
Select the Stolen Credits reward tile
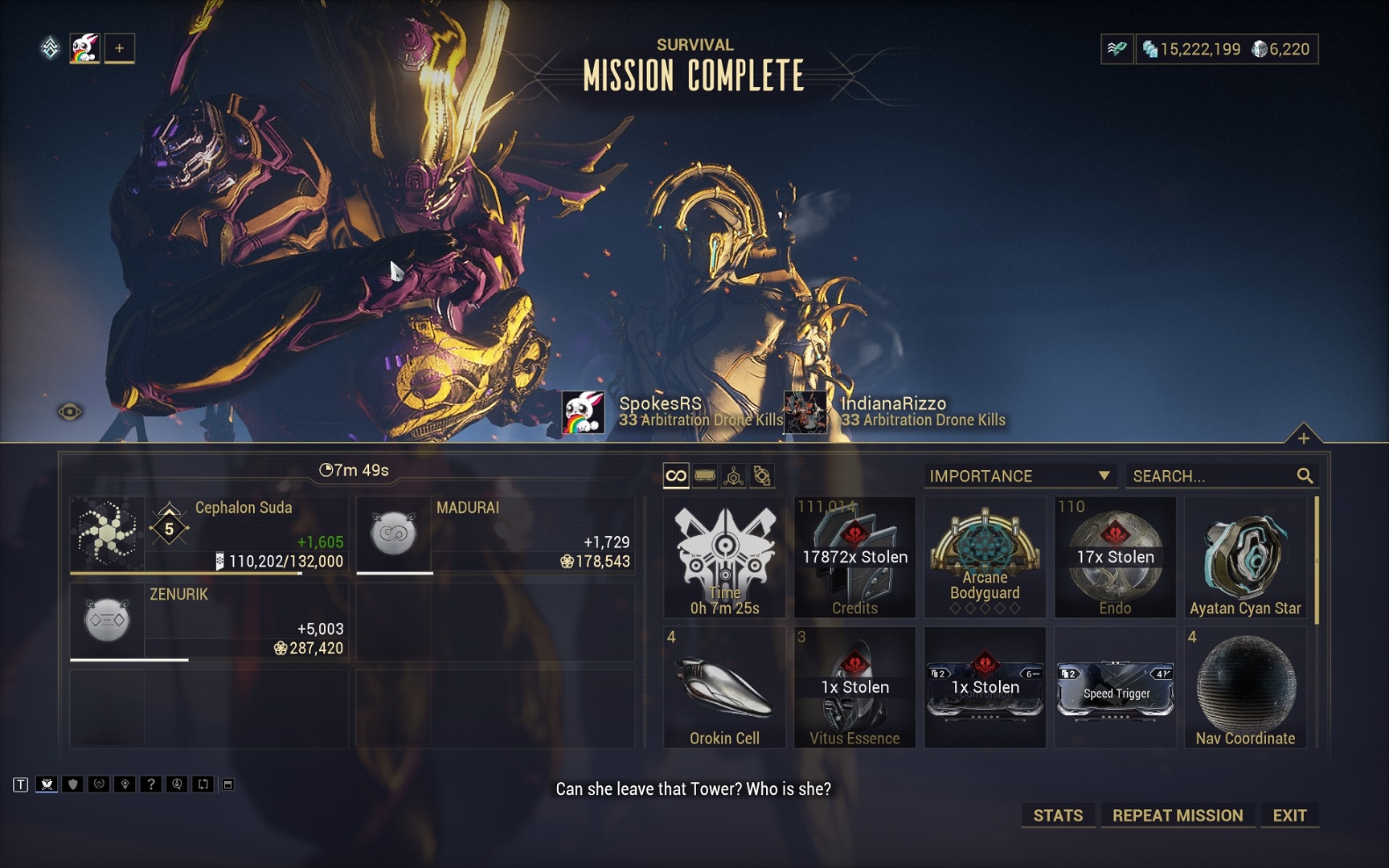coord(854,557)
